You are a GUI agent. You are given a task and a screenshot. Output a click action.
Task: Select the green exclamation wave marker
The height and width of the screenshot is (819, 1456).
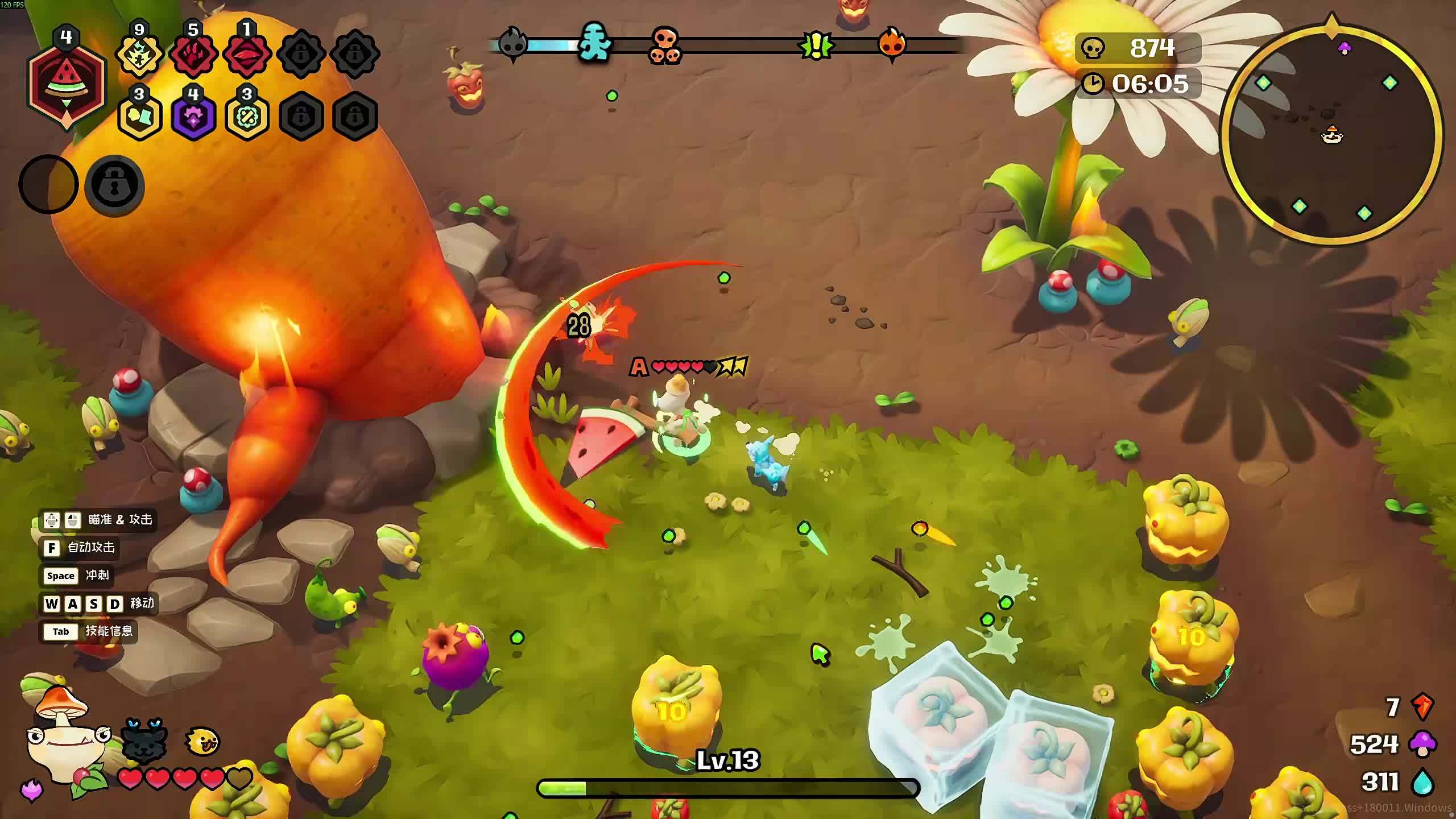(x=816, y=45)
